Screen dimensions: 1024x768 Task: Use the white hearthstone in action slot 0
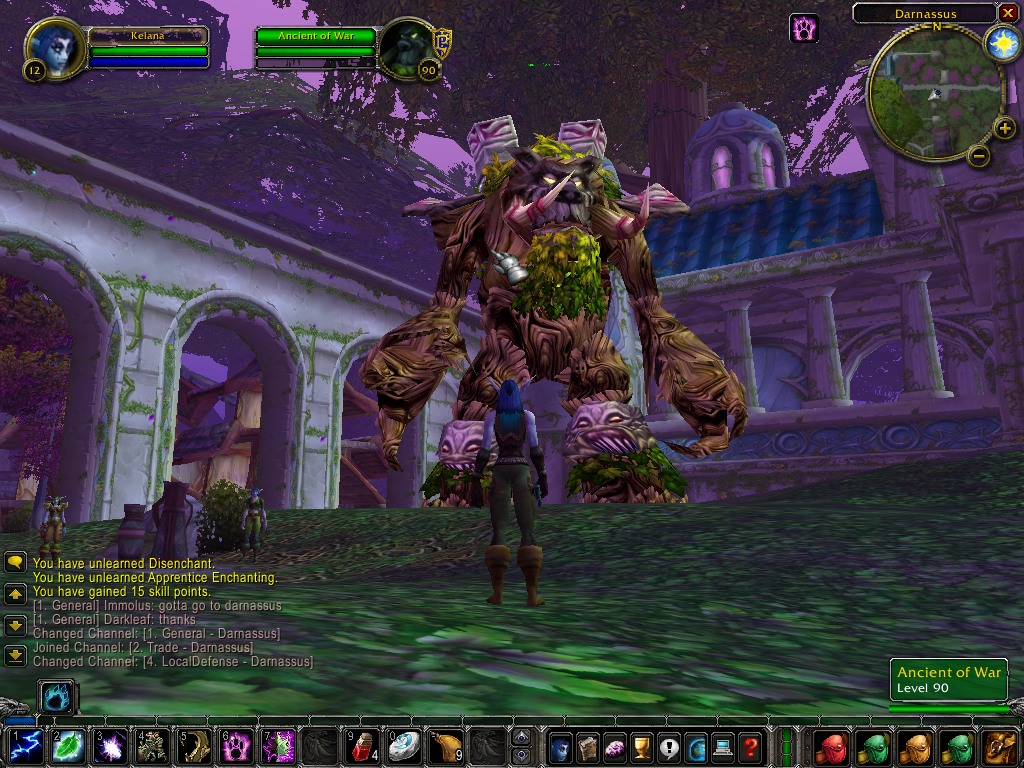[404, 746]
